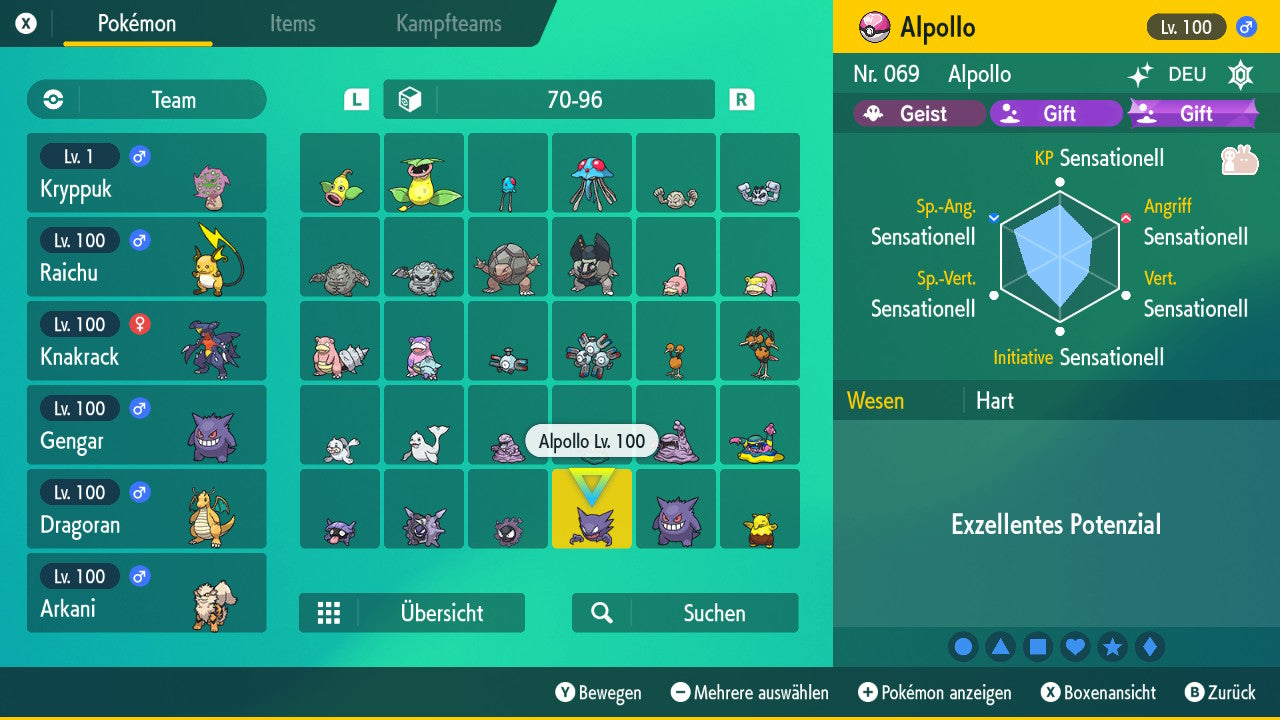Screen dimensions: 1280x720
Task: Click the origin mark icon in top-right corner
Action: coord(1240,74)
